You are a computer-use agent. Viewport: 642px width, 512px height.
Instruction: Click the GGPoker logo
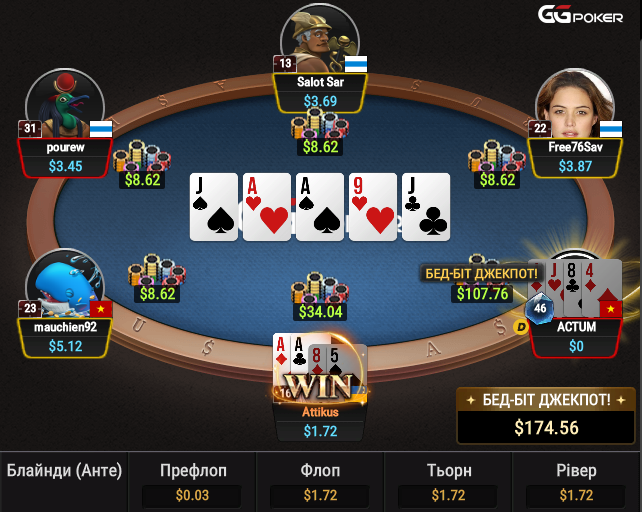tap(580, 15)
